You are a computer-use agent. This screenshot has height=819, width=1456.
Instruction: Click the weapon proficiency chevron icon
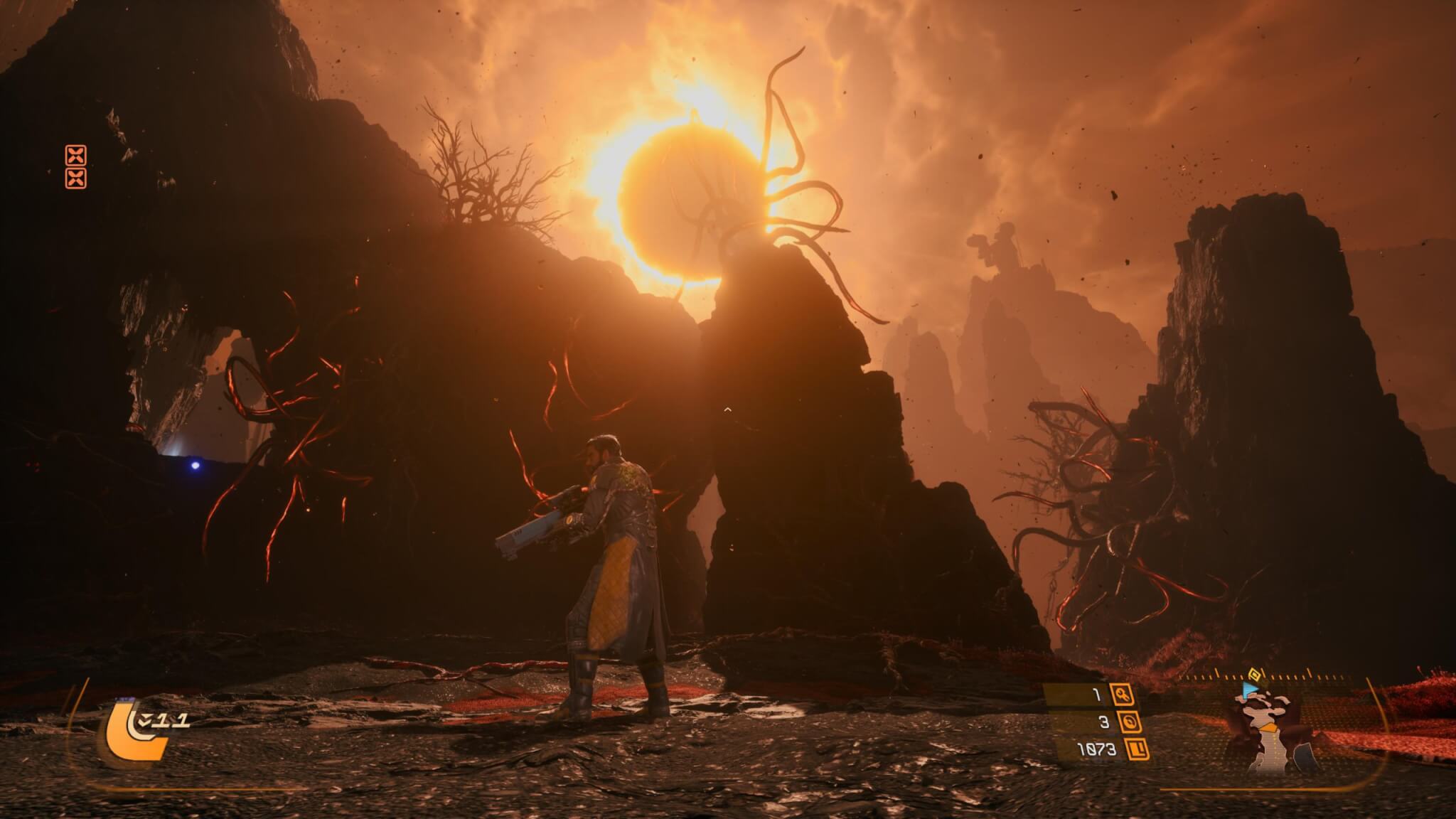coord(145,722)
